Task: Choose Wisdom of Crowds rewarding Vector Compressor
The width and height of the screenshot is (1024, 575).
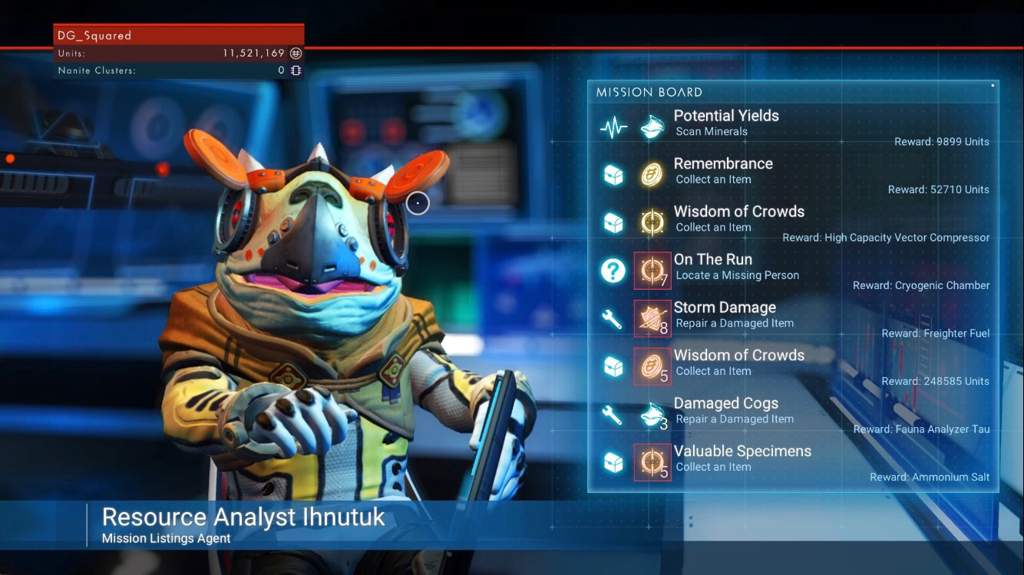Action: pyautogui.click(x=738, y=219)
